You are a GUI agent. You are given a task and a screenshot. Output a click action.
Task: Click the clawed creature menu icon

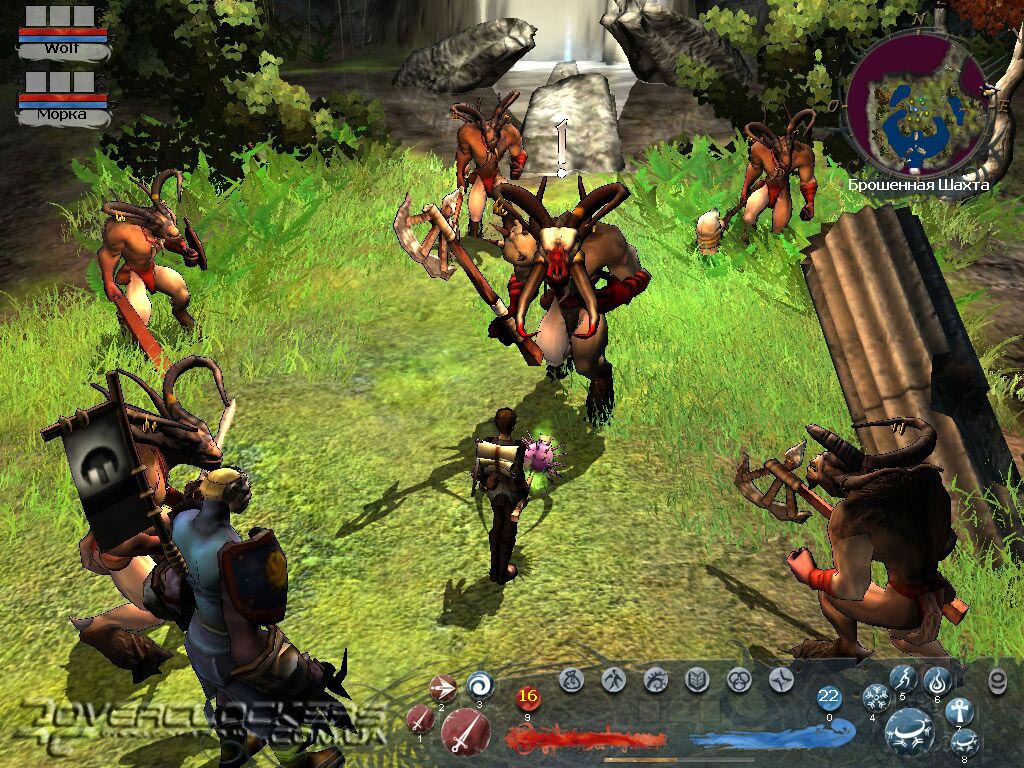pos(656,680)
